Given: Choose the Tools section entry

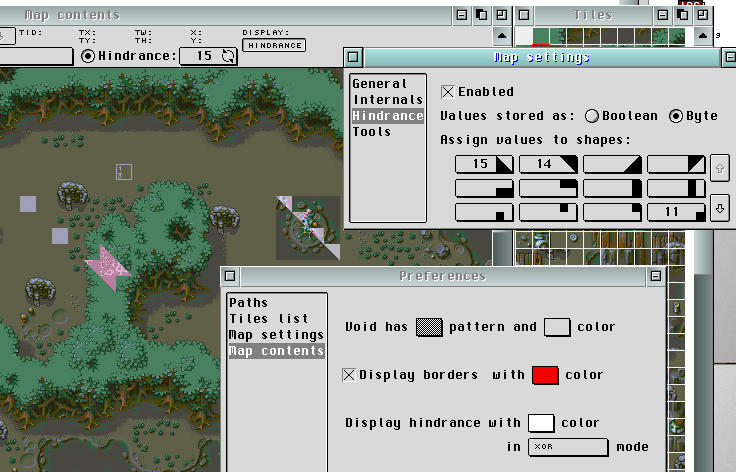Looking at the screenshot, I should [372, 132].
